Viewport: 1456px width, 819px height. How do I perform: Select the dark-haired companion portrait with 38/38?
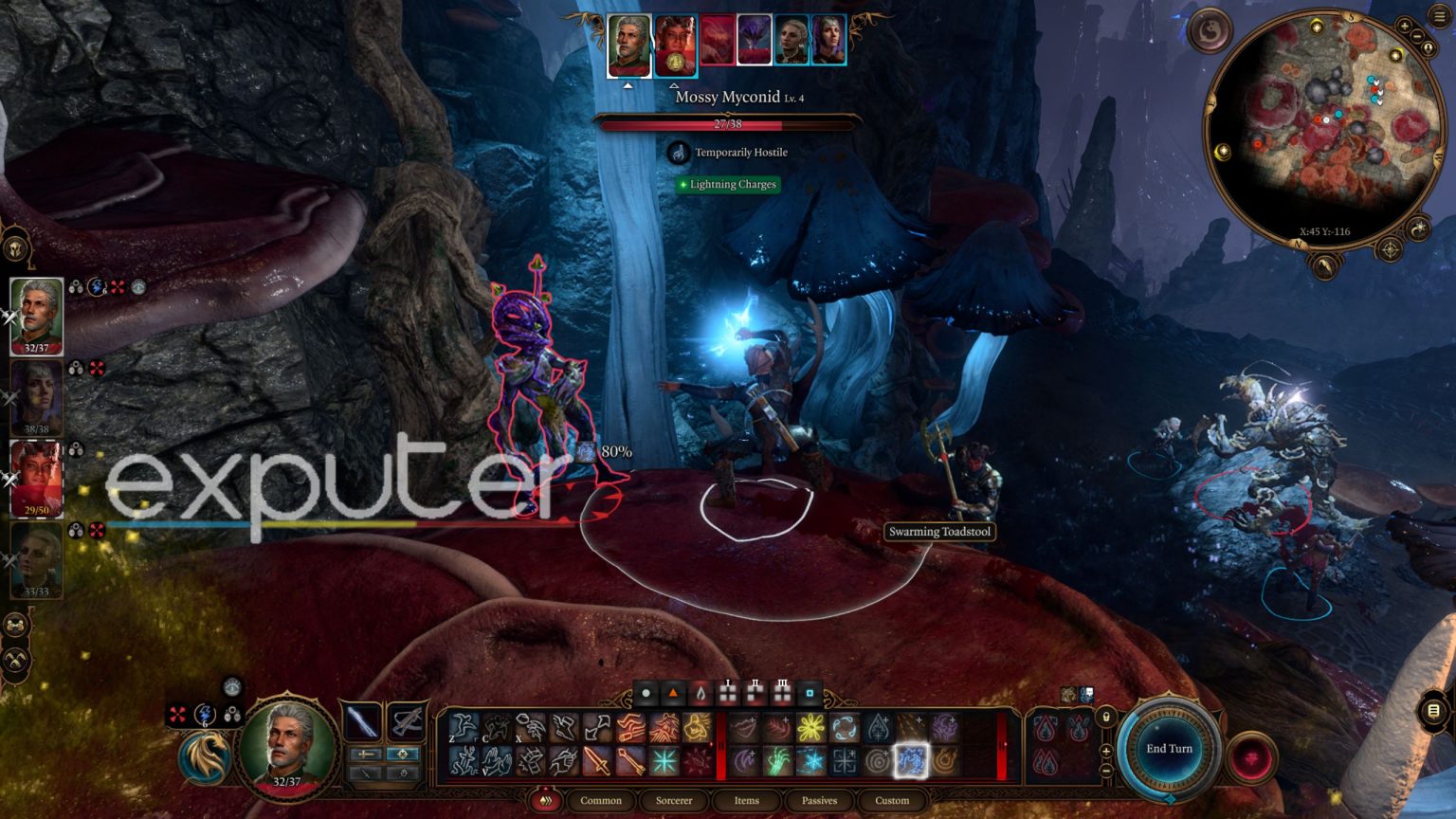click(36, 397)
